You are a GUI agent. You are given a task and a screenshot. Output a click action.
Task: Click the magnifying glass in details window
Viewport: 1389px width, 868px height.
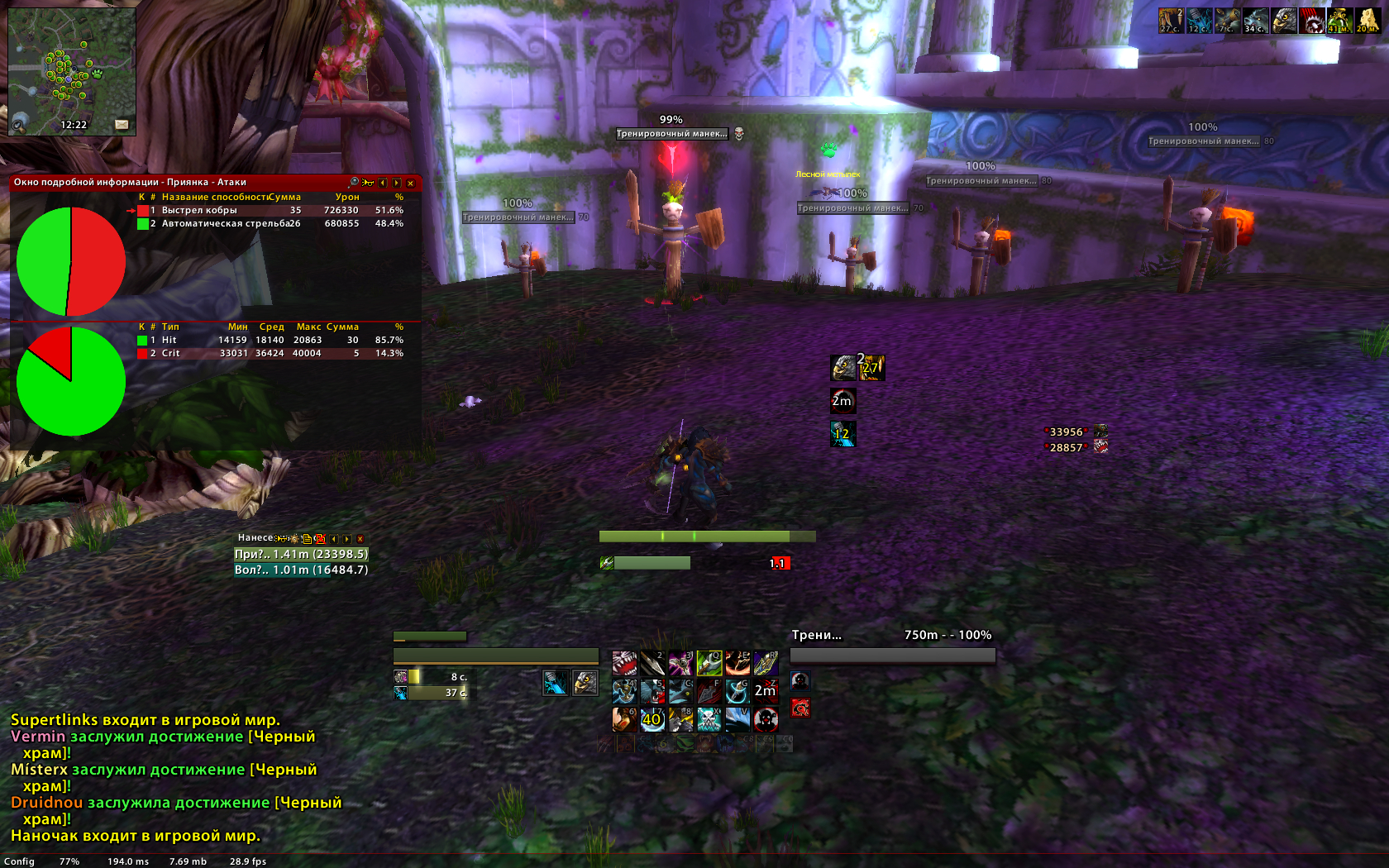point(354,183)
